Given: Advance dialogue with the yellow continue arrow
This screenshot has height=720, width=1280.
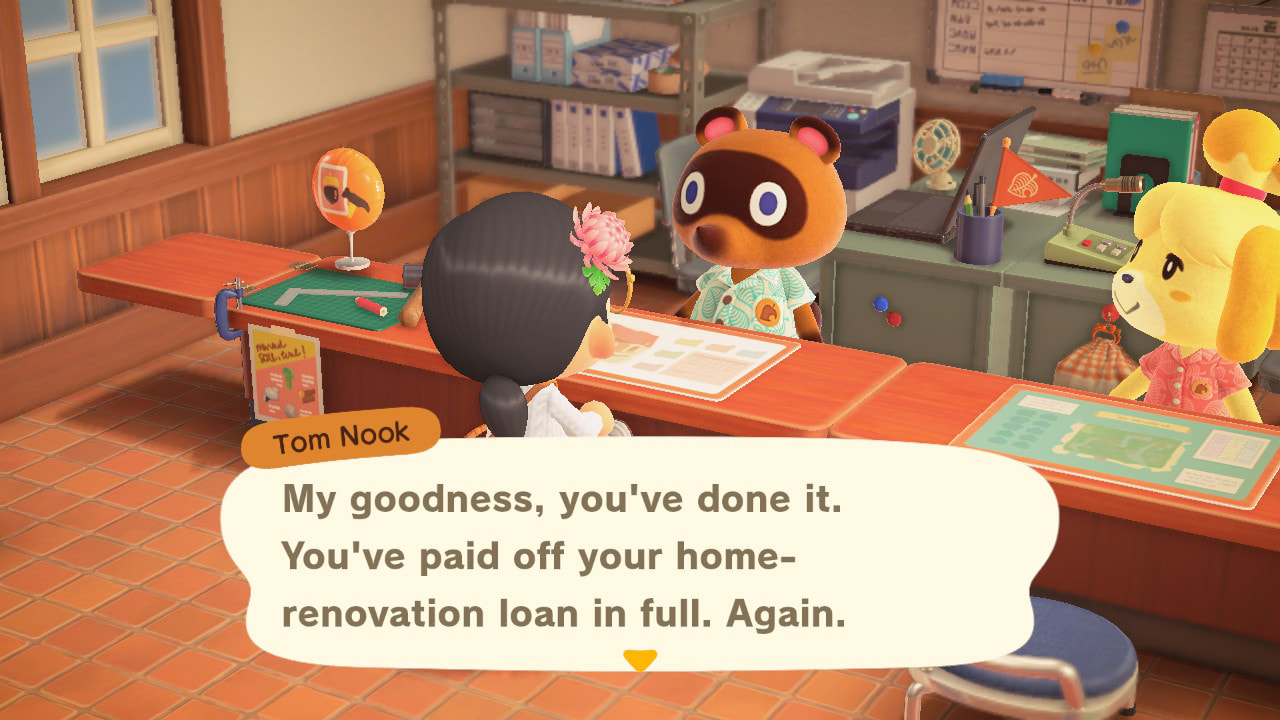Looking at the screenshot, I should point(640,660).
